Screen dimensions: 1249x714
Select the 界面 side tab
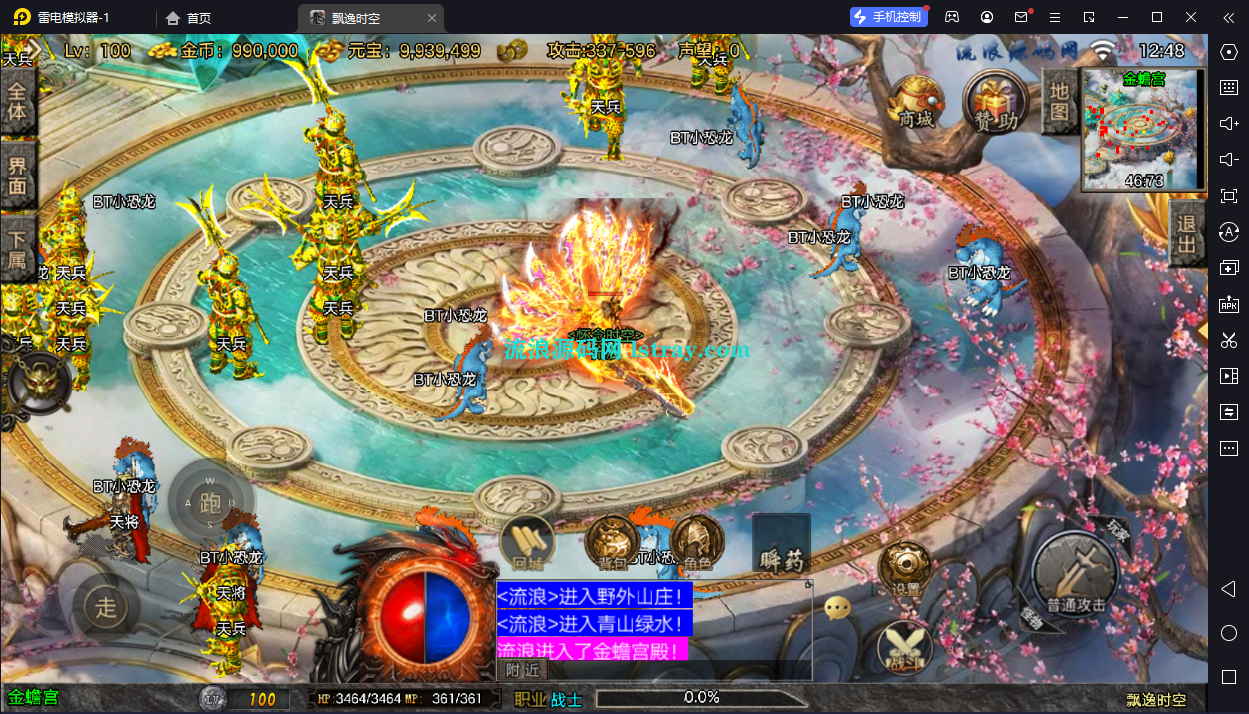[17, 177]
